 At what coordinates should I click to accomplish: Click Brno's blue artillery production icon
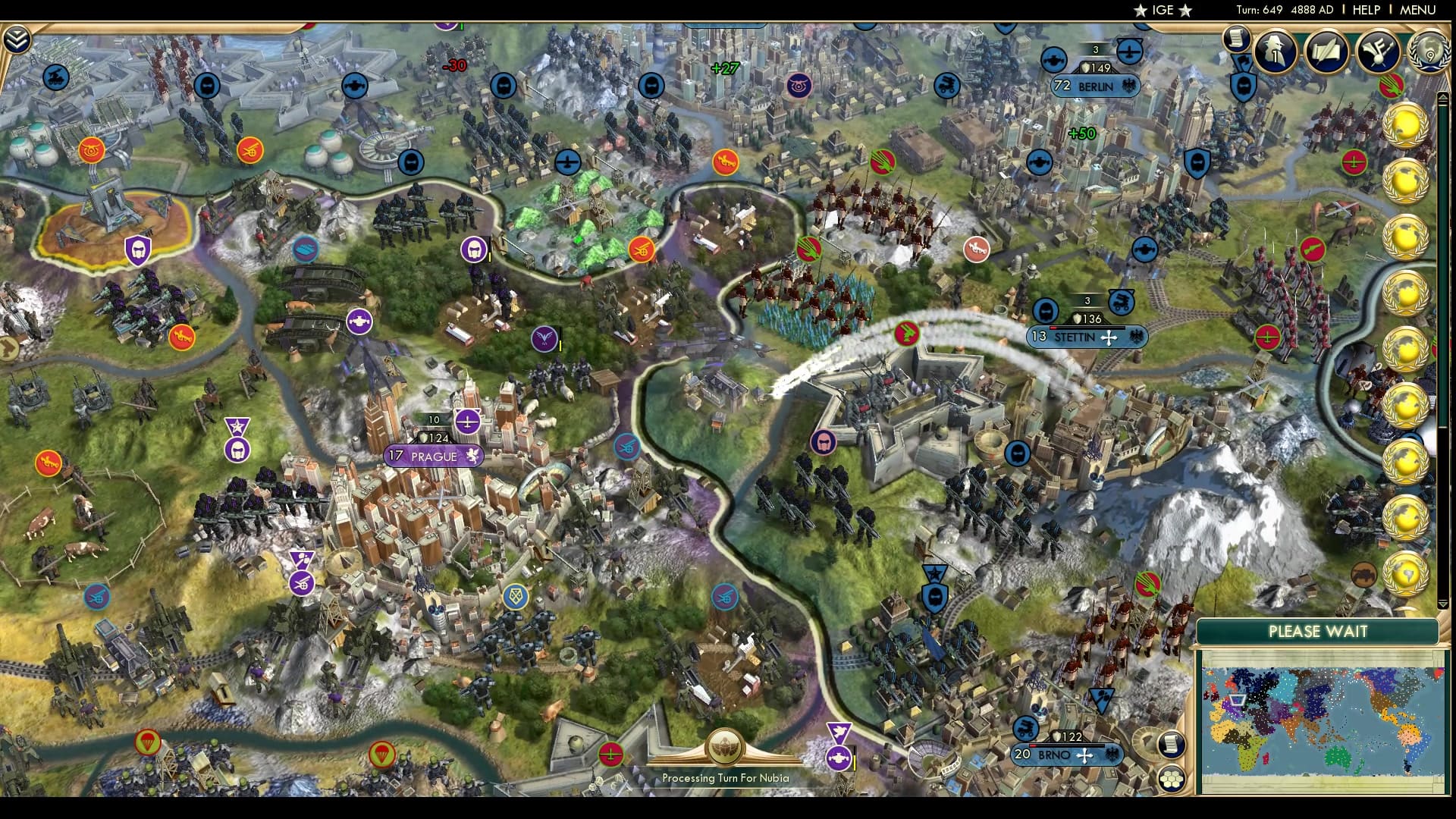coord(1025,728)
